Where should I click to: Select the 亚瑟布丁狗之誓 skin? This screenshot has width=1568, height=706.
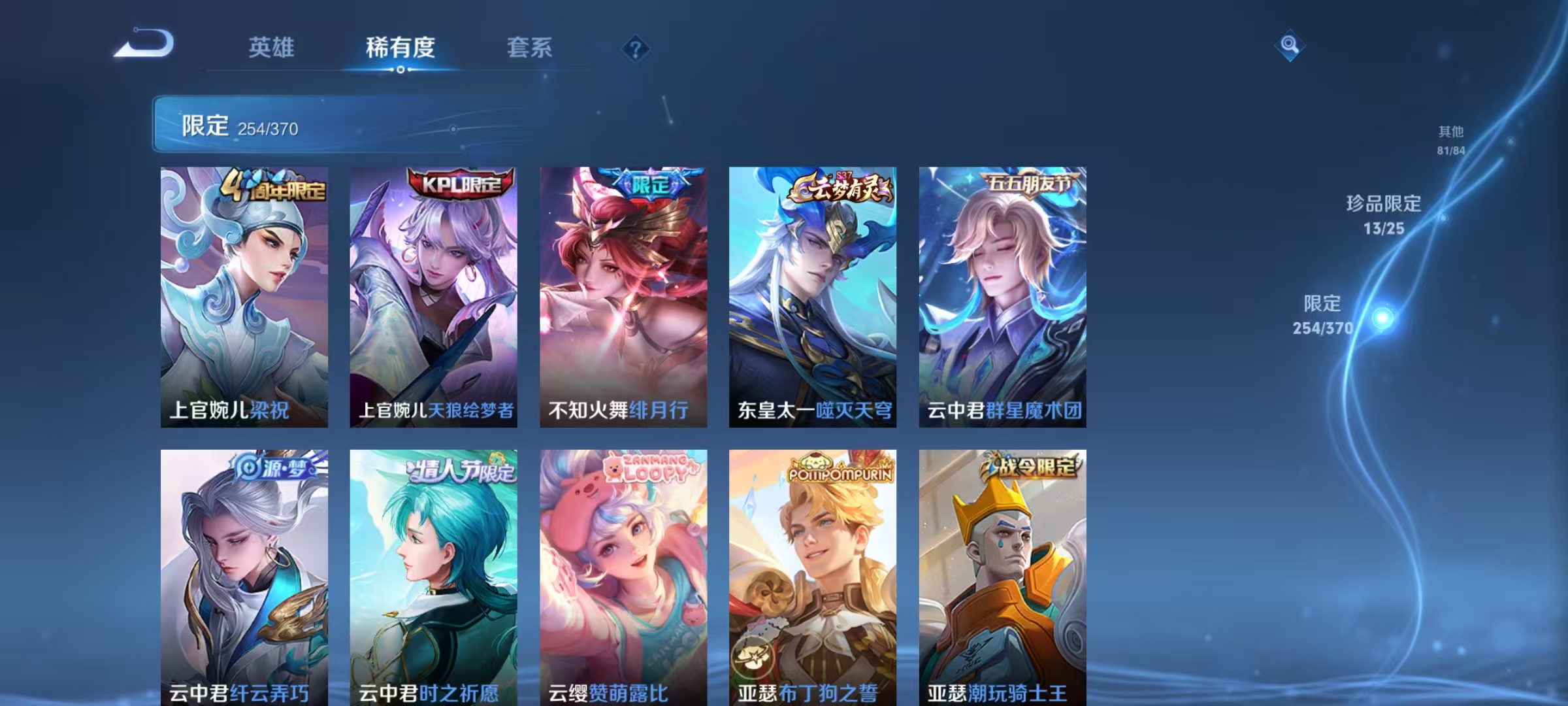[812, 575]
